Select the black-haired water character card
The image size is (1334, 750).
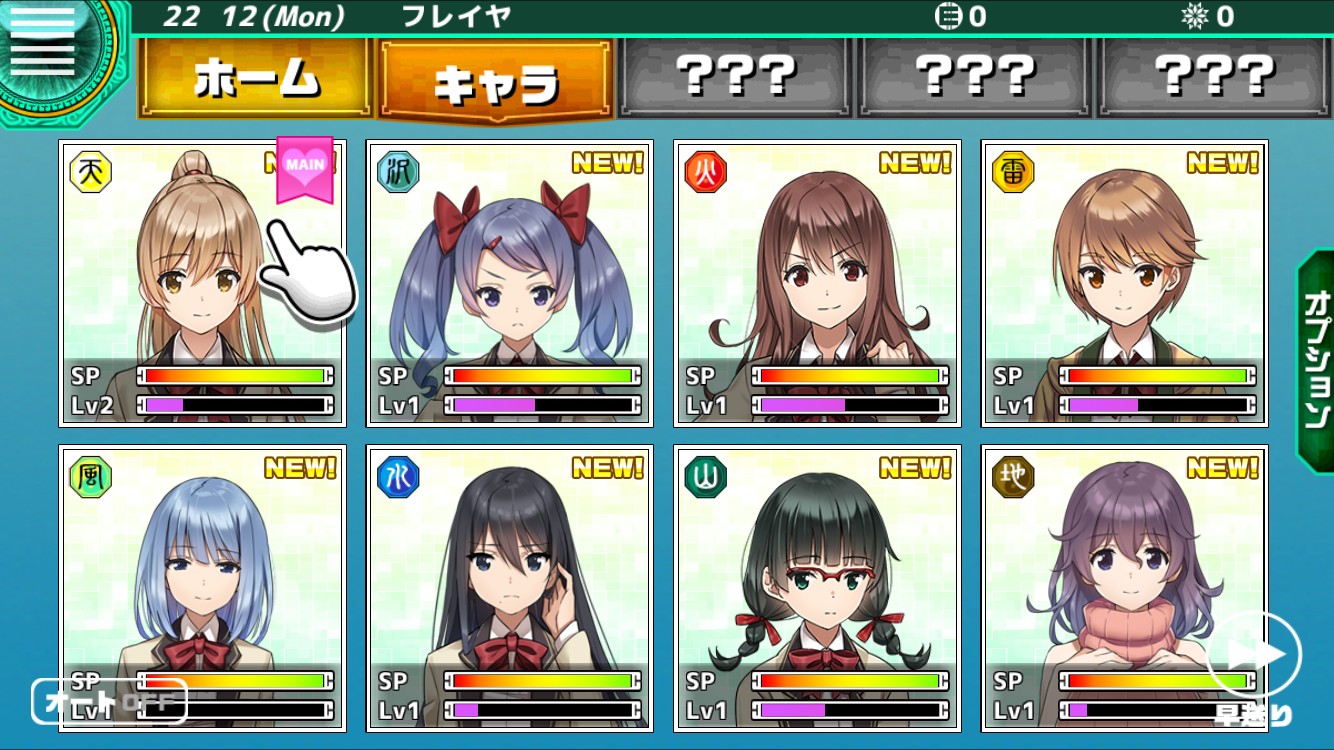click(x=509, y=588)
